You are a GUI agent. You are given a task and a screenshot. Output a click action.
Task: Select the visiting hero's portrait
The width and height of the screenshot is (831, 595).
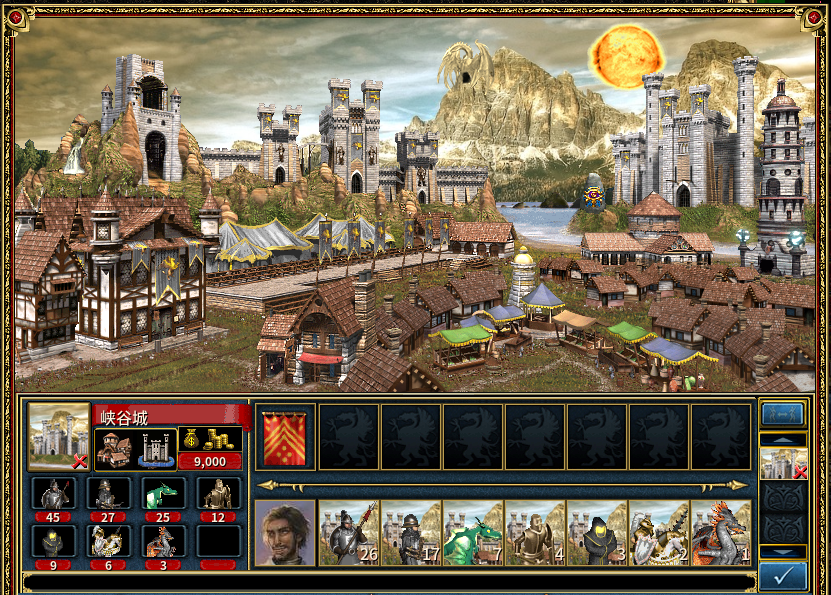pyautogui.click(x=285, y=532)
